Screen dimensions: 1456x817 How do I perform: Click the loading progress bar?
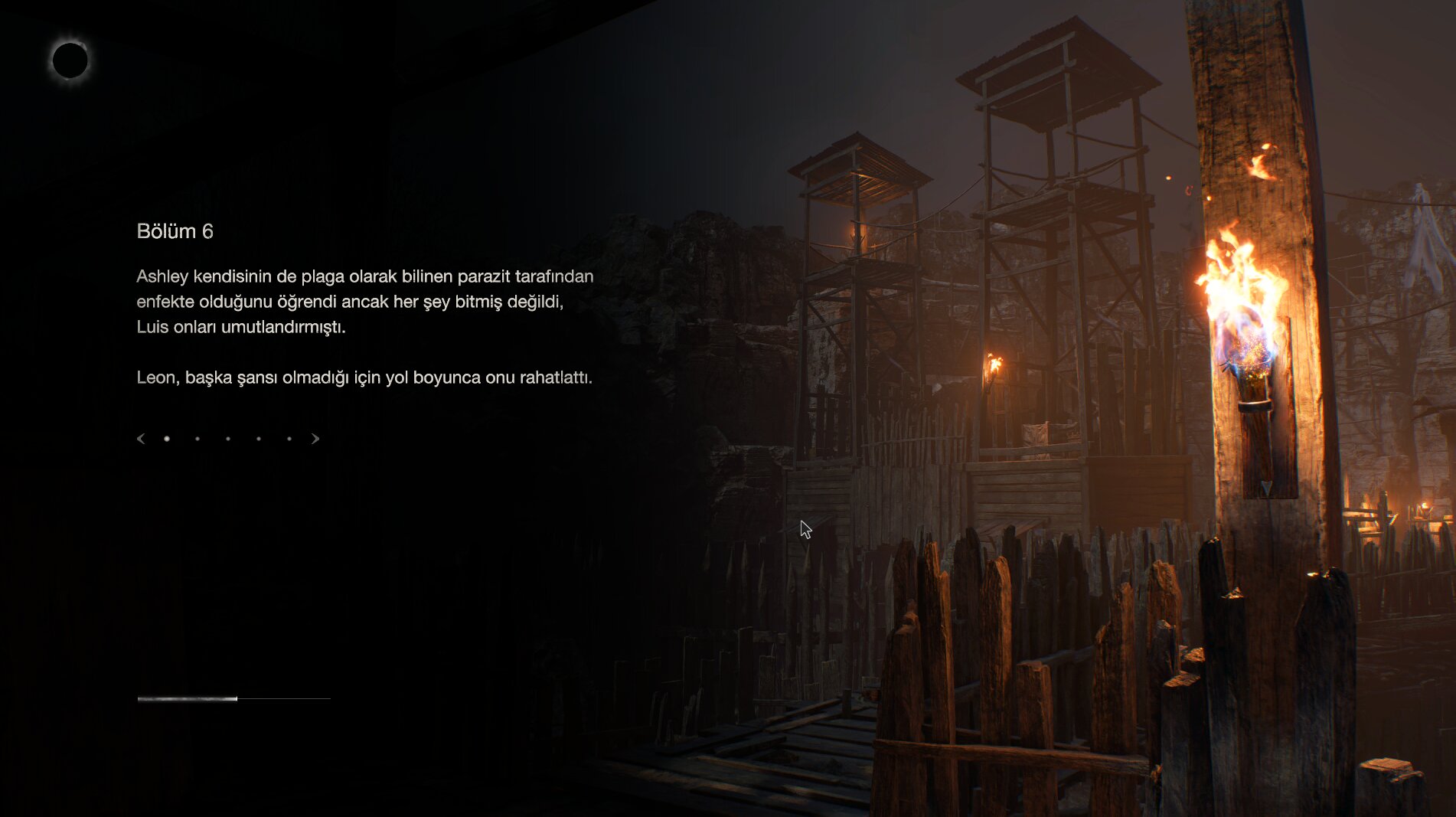pyautogui.click(x=233, y=698)
